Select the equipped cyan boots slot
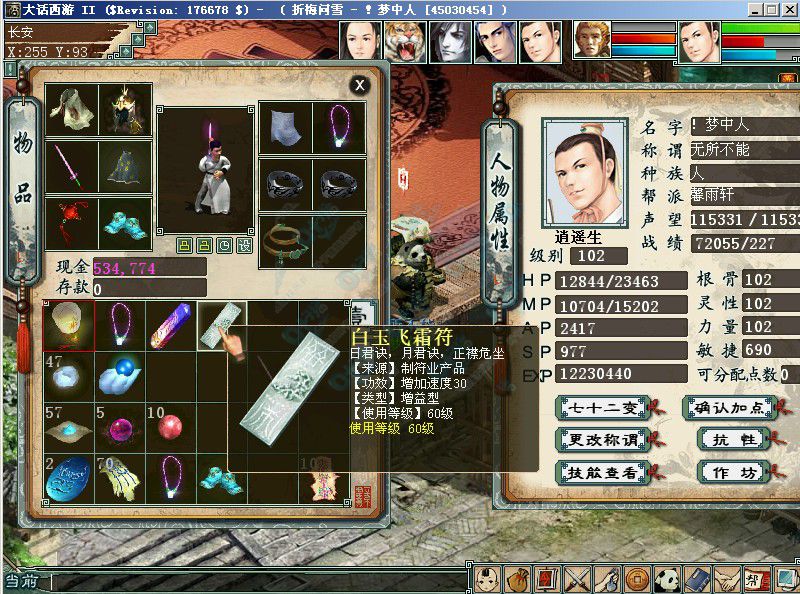Viewport: 800px width, 594px height. tap(125, 222)
